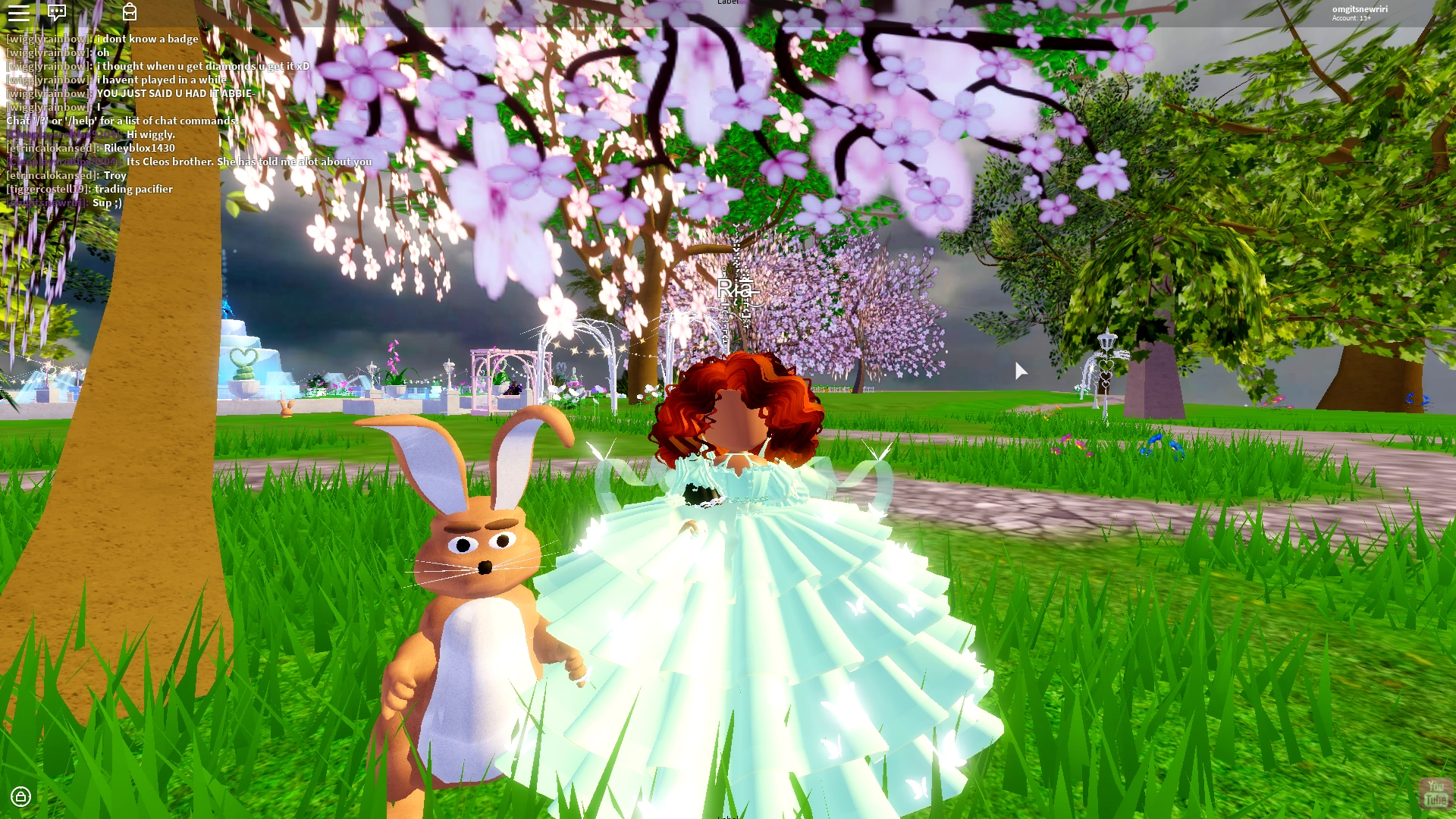This screenshot has width=1456, height=819.
Task: Open the Roblox hamburger menu
Action: pos(20,14)
